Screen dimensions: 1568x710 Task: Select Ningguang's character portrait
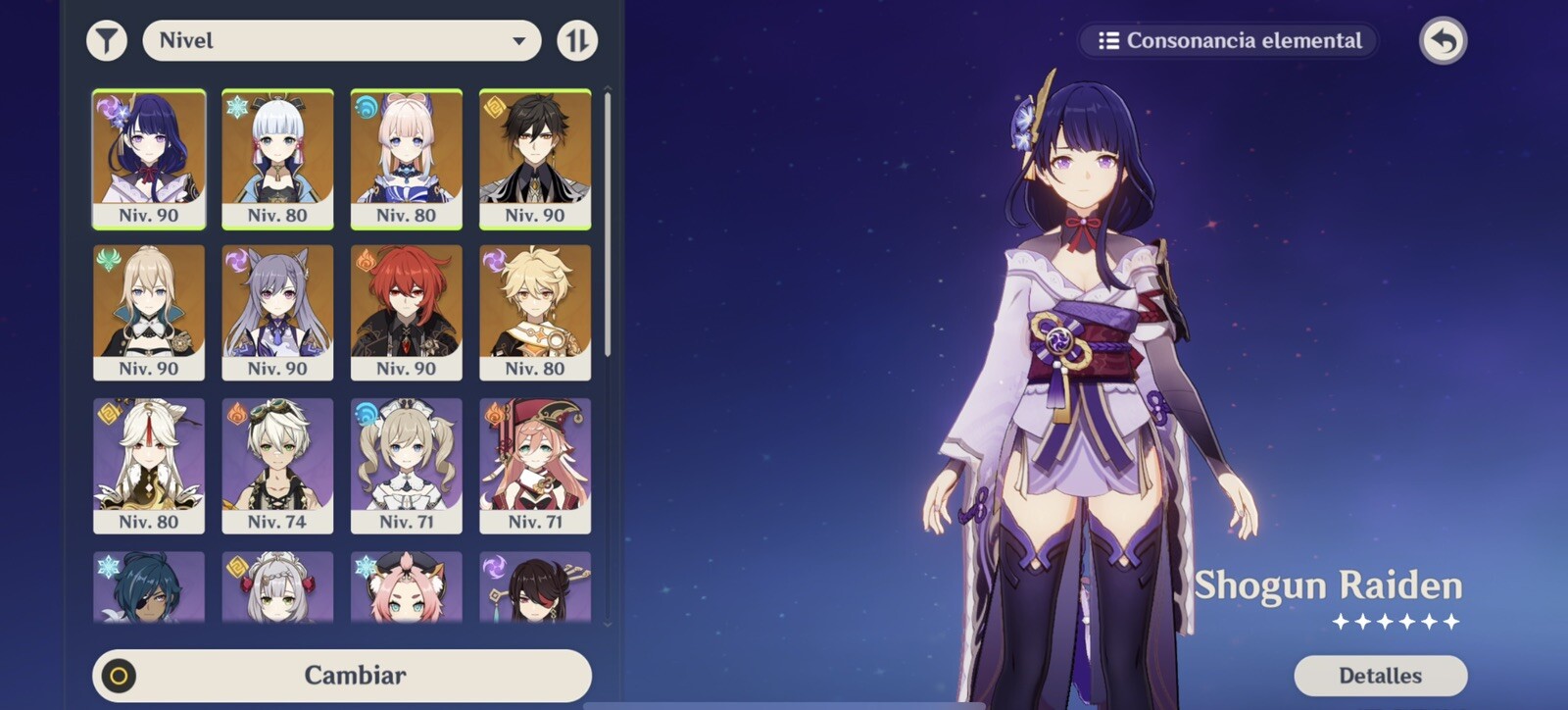[x=149, y=465]
